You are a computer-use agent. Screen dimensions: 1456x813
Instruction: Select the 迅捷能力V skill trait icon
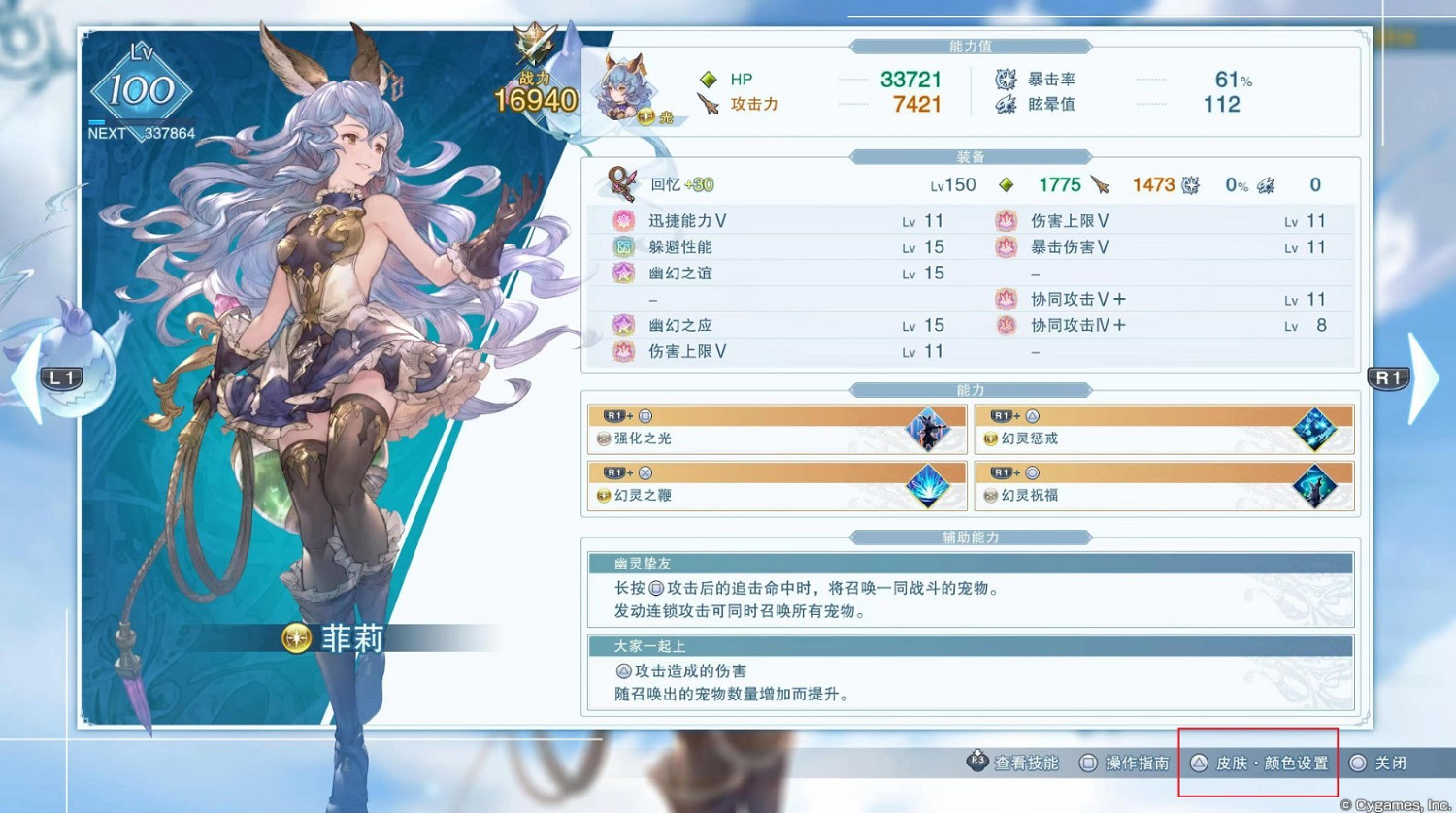[621, 220]
